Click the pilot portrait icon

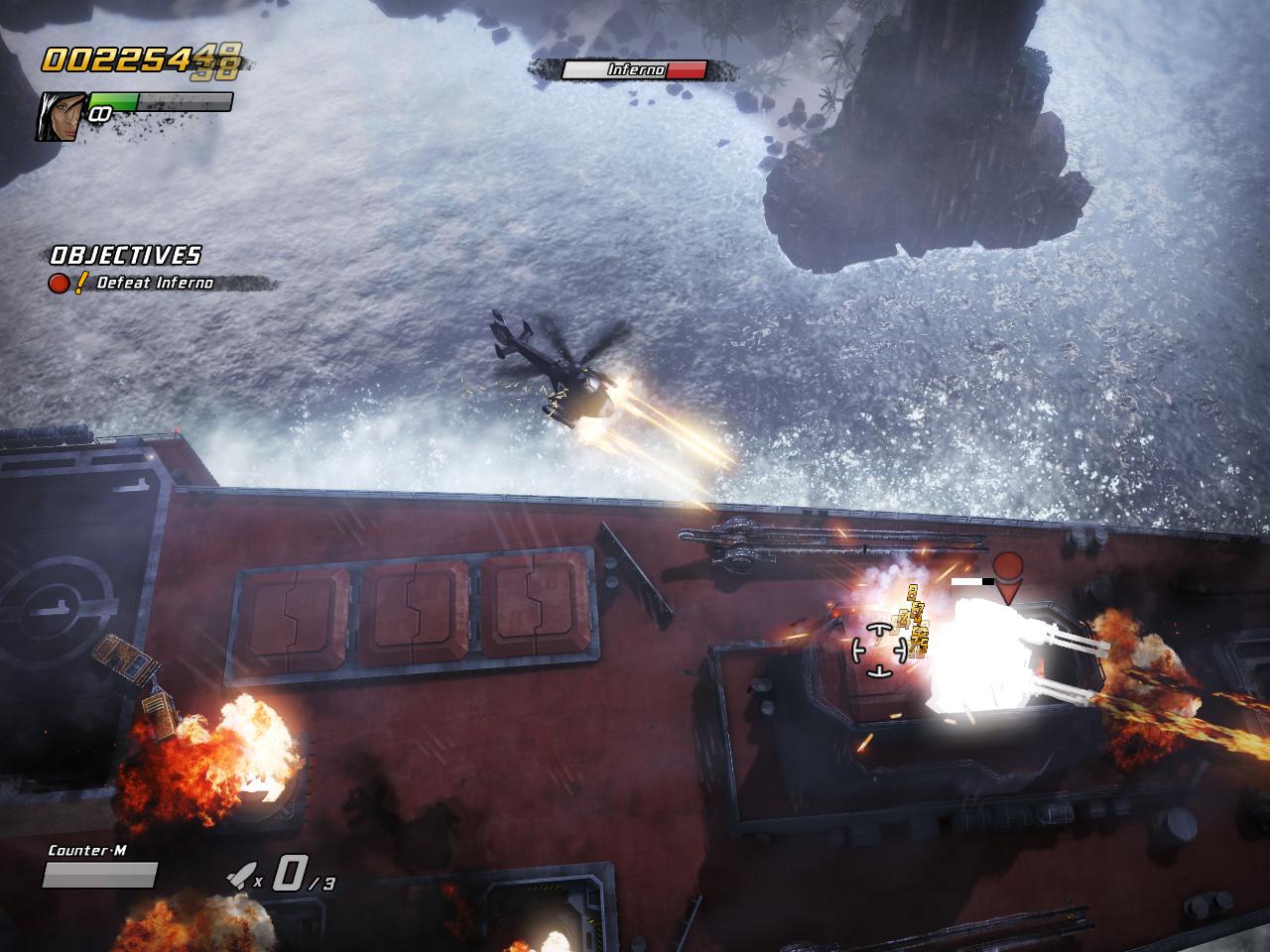(61, 115)
